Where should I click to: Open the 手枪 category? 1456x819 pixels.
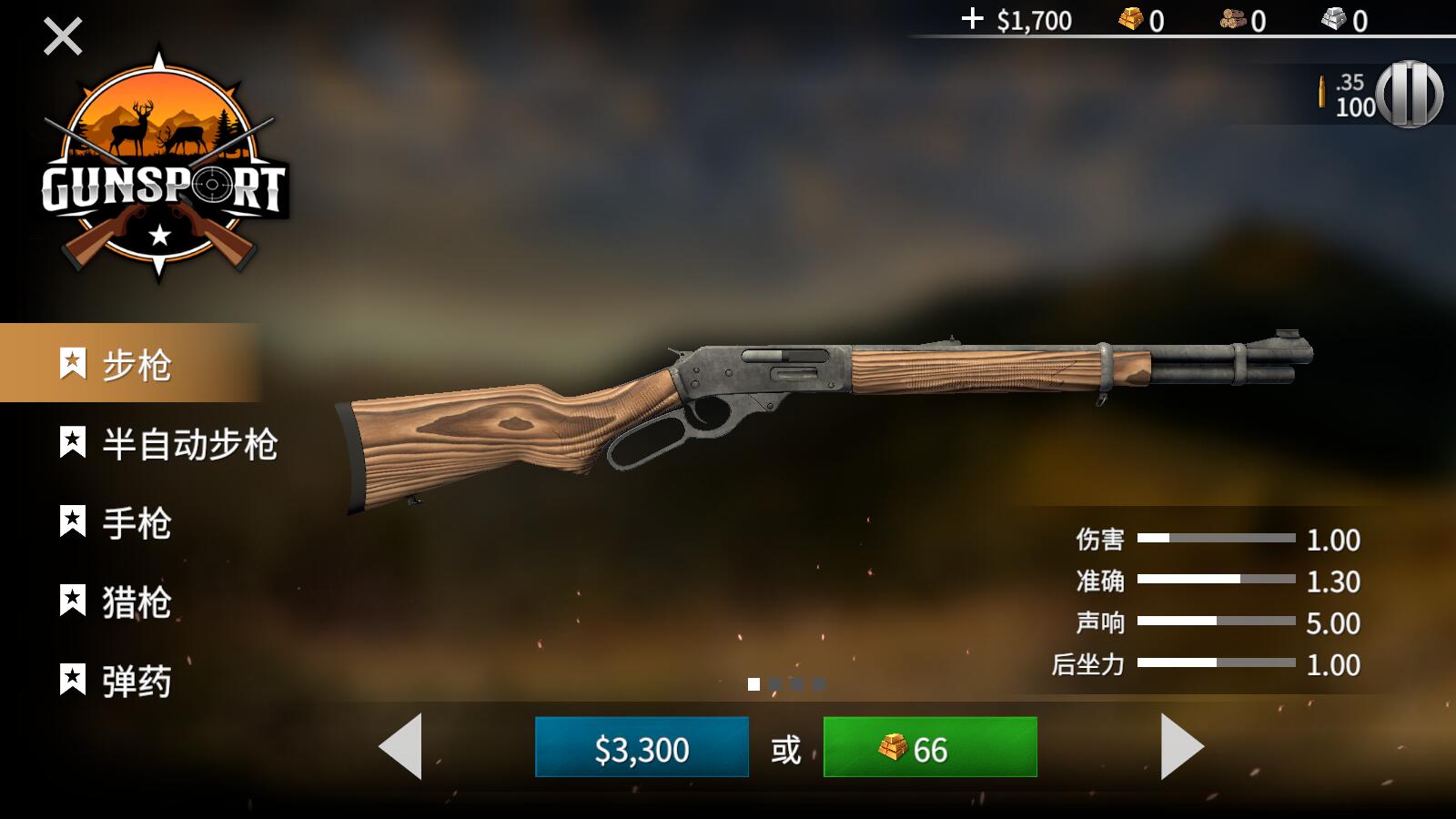(x=136, y=523)
